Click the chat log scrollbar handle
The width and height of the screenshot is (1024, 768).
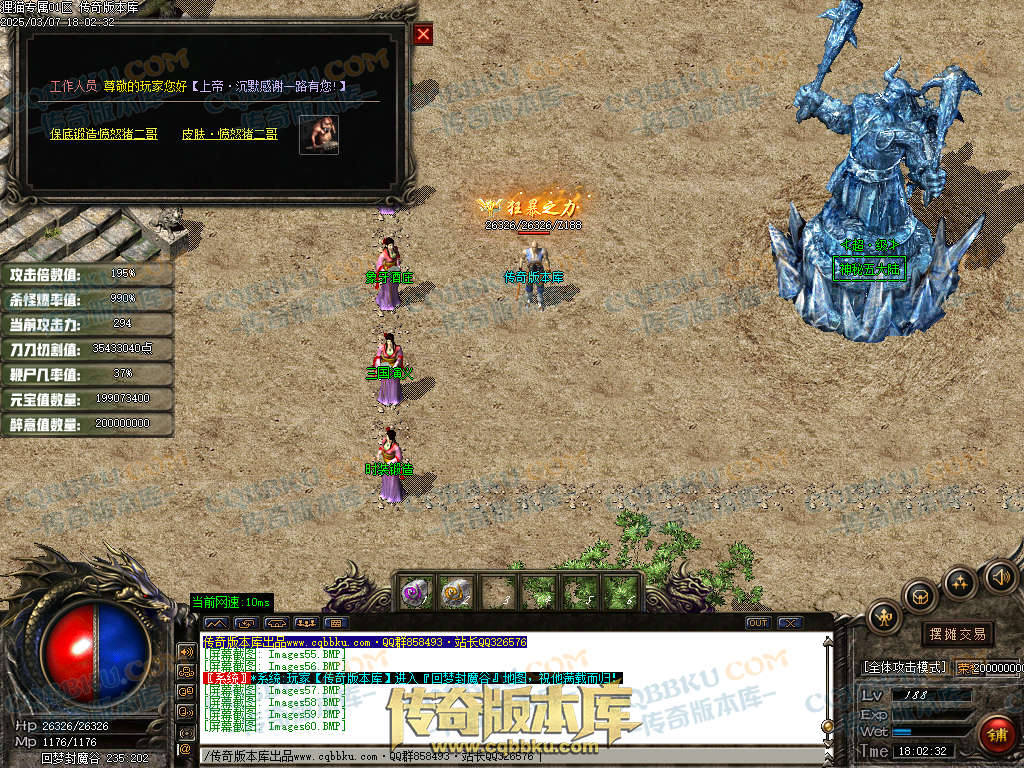pos(826,725)
